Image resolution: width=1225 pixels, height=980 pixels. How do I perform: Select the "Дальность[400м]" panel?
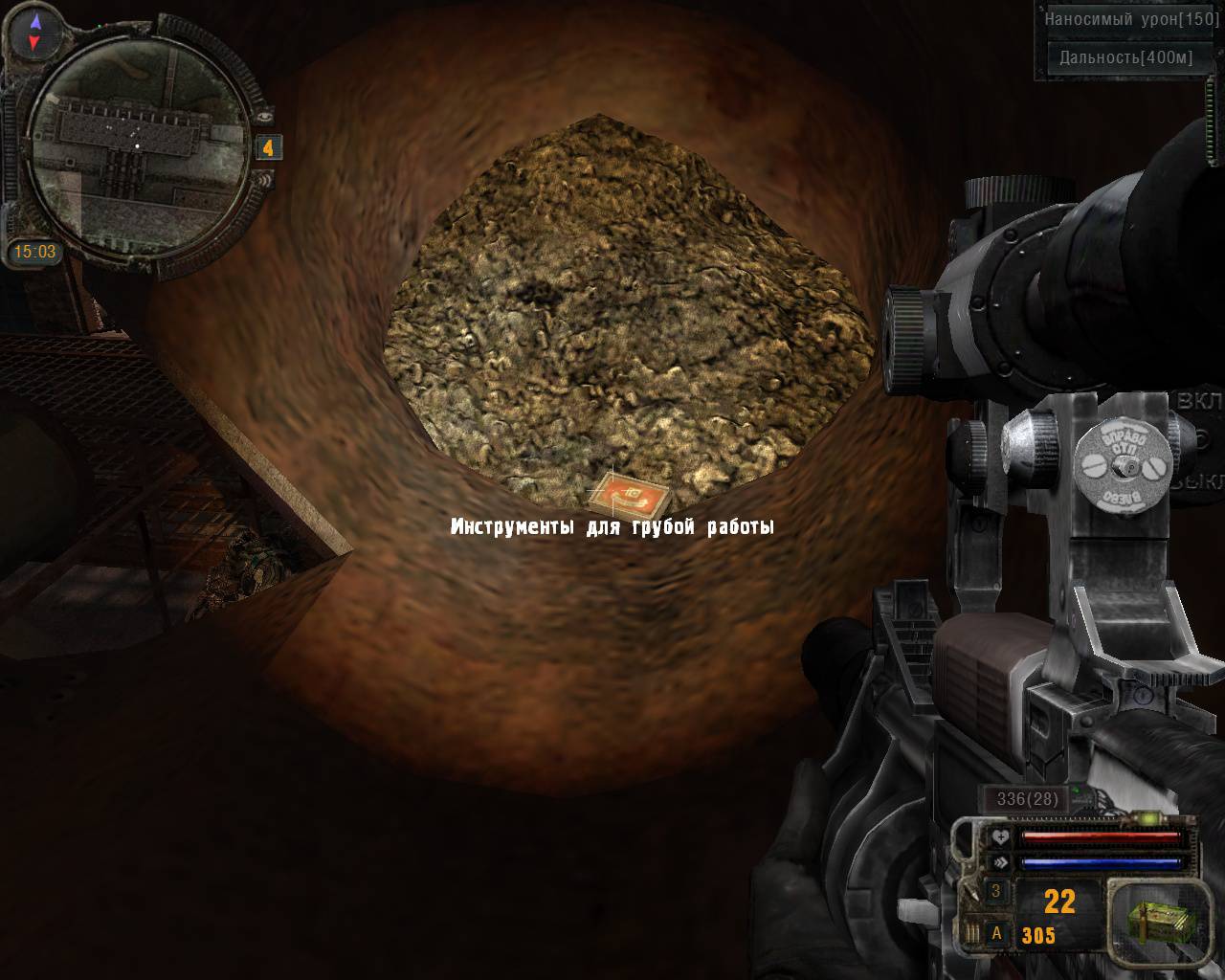tap(1125, 57)
